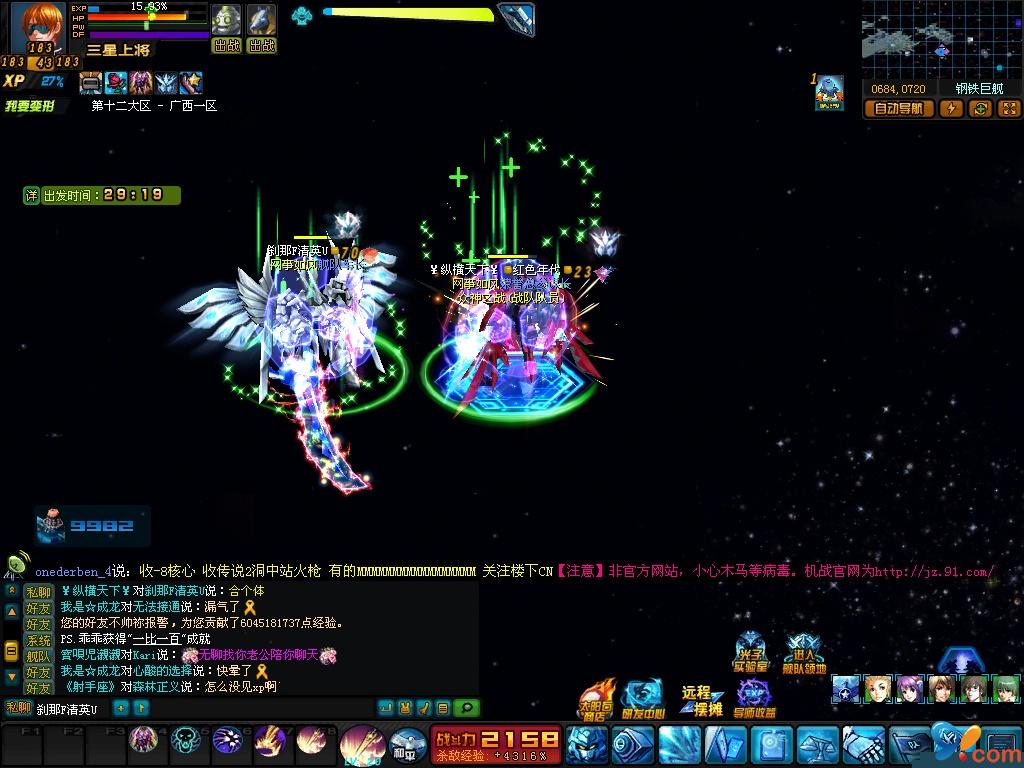Open the mechanical fist menu icon
The image size is (1024, 768).
coord(862,745)
